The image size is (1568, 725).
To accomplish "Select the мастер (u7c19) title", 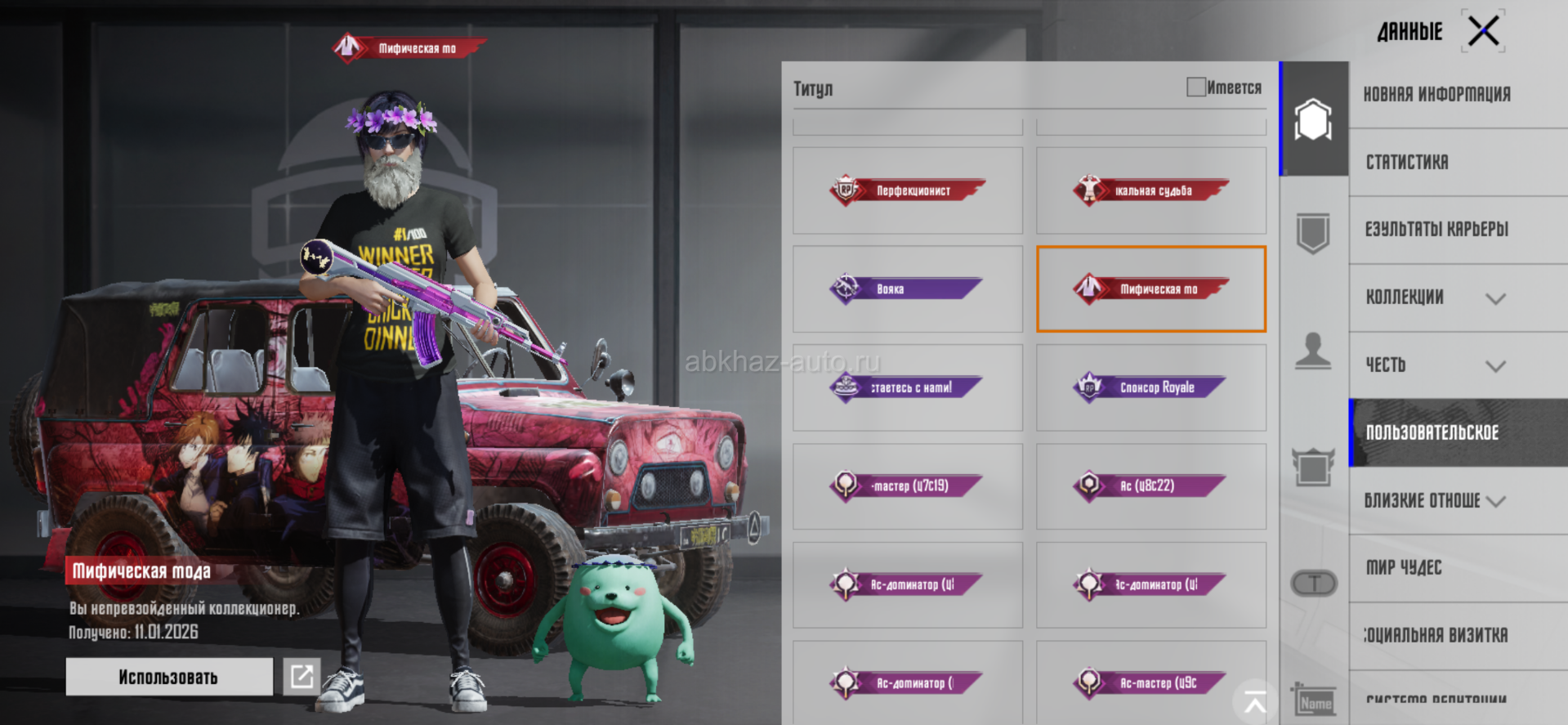I will (907, 486).
